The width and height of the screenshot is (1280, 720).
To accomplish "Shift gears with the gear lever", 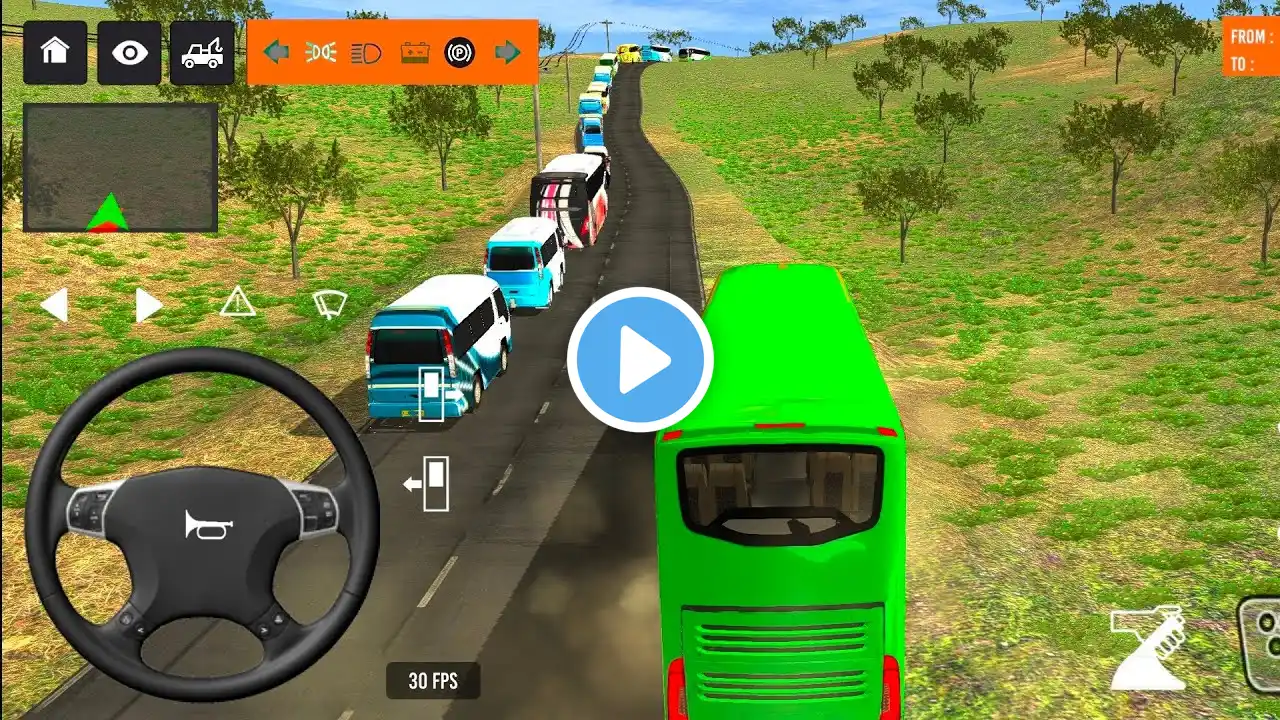I will tap(1147, 648).
